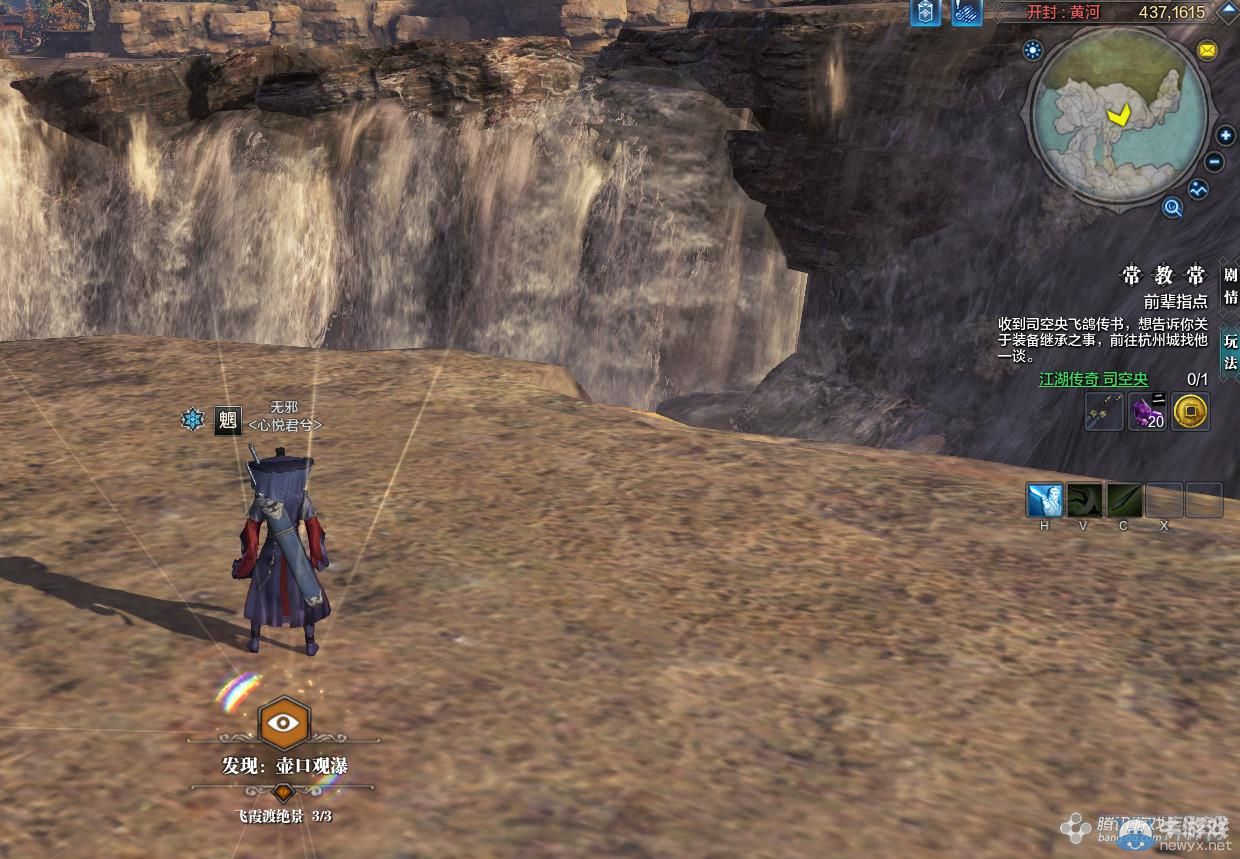This screenshot has width=1240, height=859.
Task: Activate the blue swordsman skill on H
Action: tap(1045, 499)
